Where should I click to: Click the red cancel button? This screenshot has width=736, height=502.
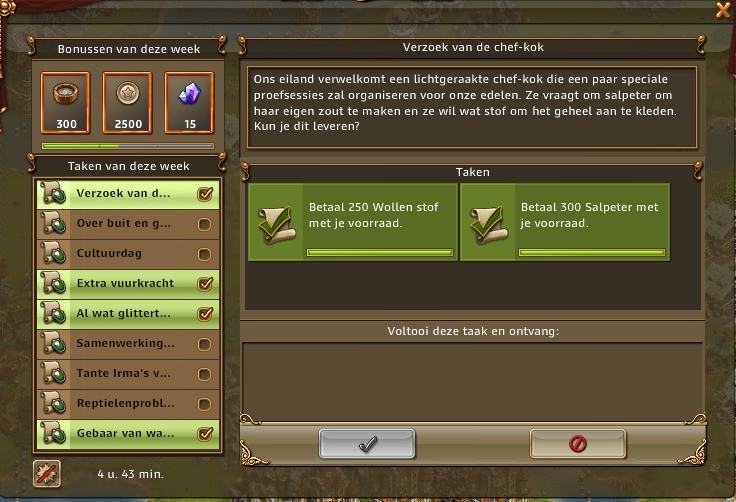[x=577, y=444]
